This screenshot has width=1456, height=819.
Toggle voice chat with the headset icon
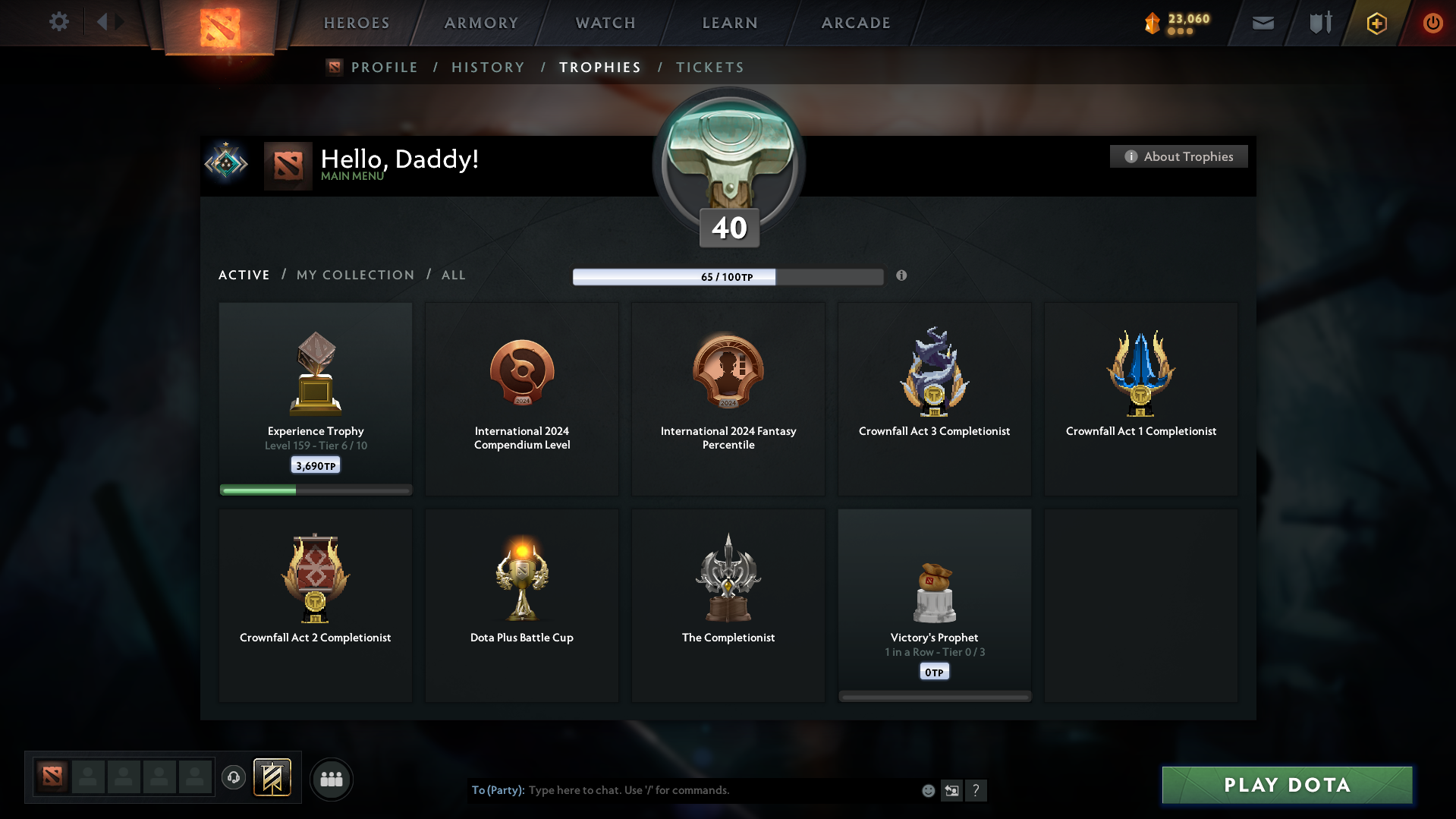(x=234, y=778)
